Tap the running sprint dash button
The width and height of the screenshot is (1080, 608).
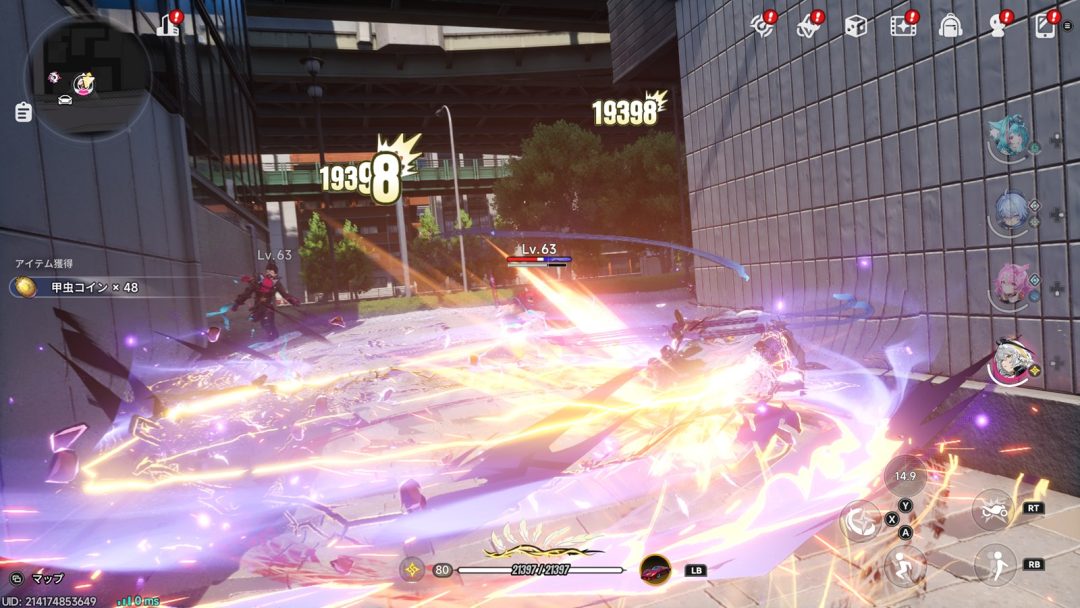coord(904,566)
